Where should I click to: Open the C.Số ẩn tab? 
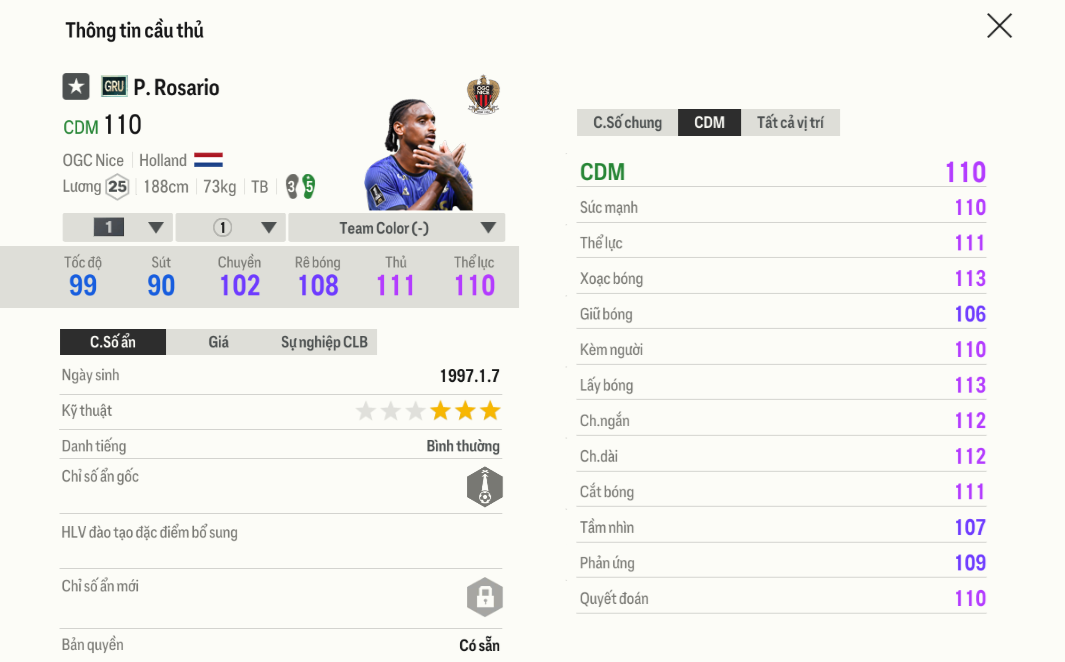(x=113, y=342)
